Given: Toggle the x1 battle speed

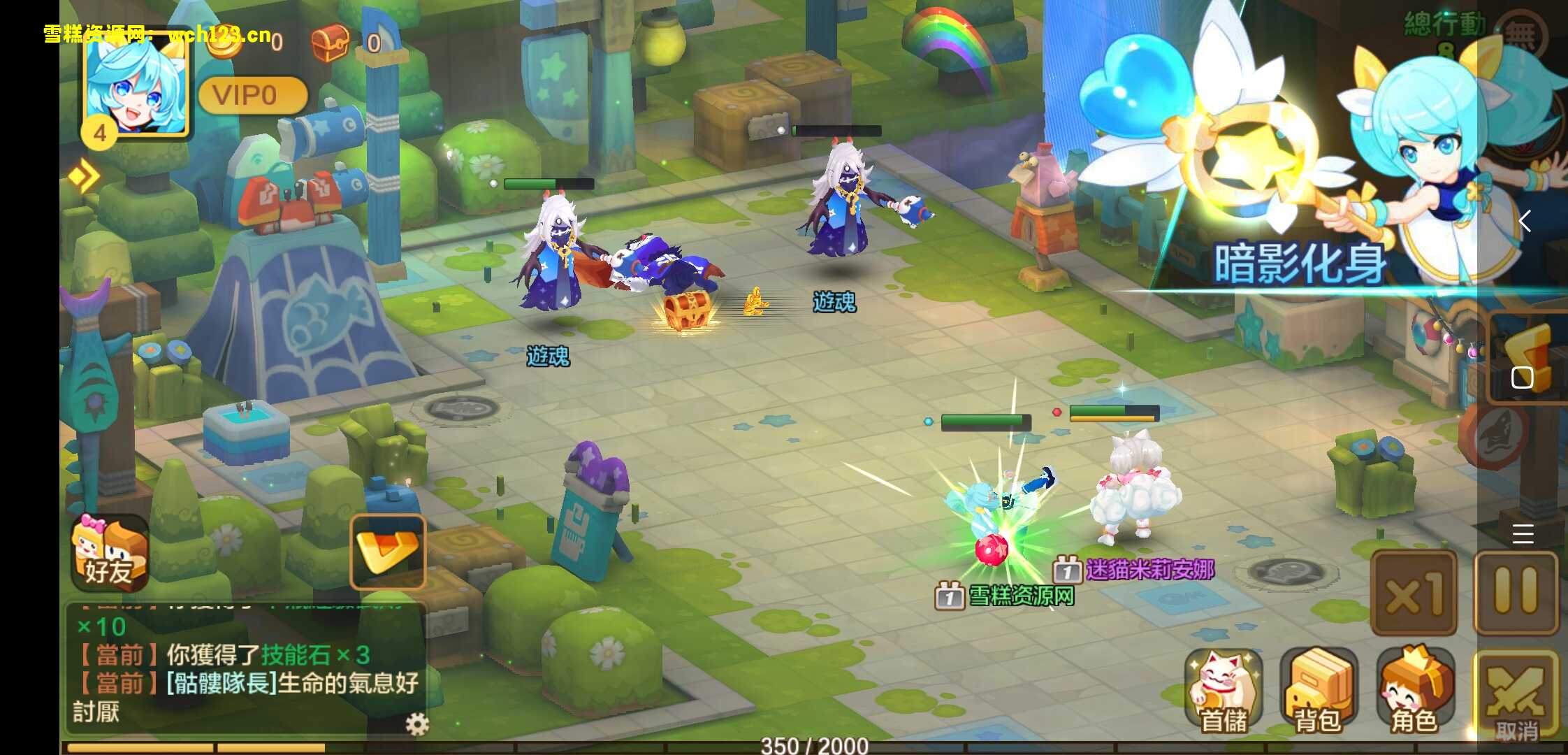Looking at the screenshot, I should click(1414, 593).
